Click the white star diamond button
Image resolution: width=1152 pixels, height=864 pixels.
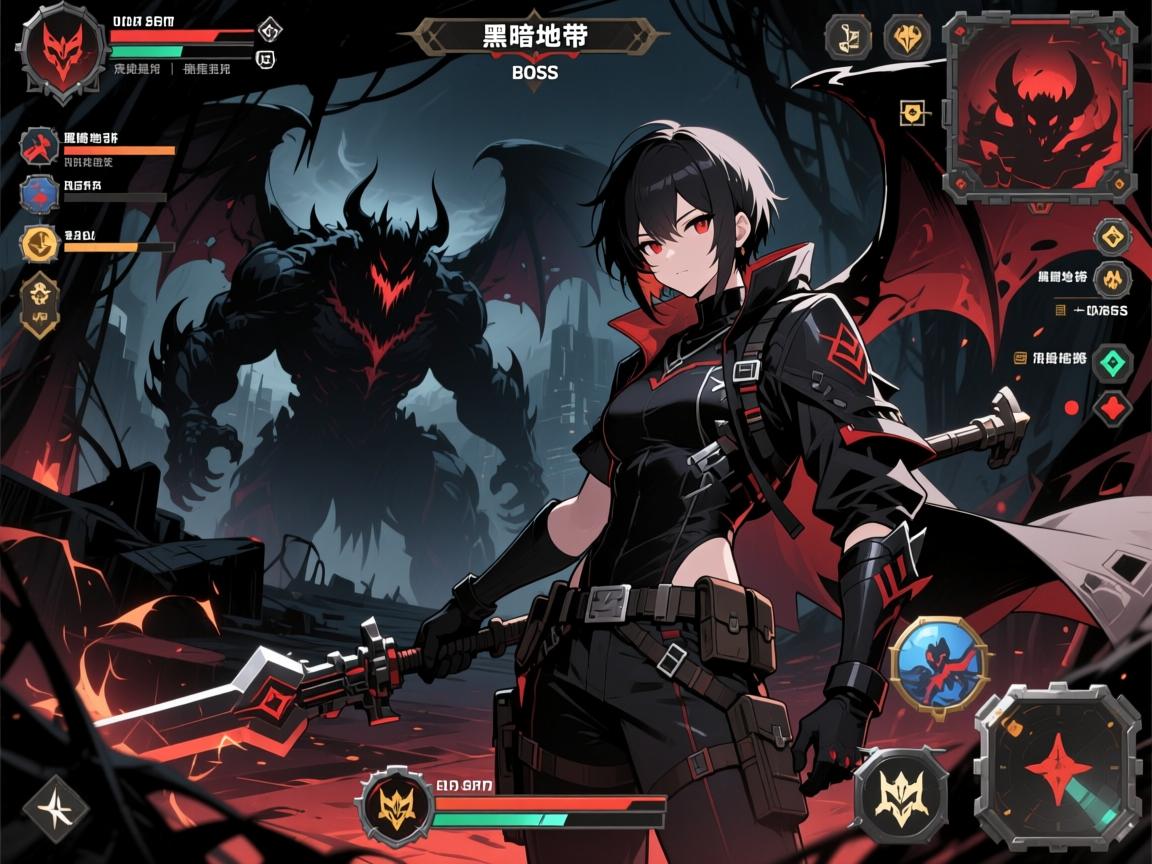pyautogui.click(x=50, y=805)
